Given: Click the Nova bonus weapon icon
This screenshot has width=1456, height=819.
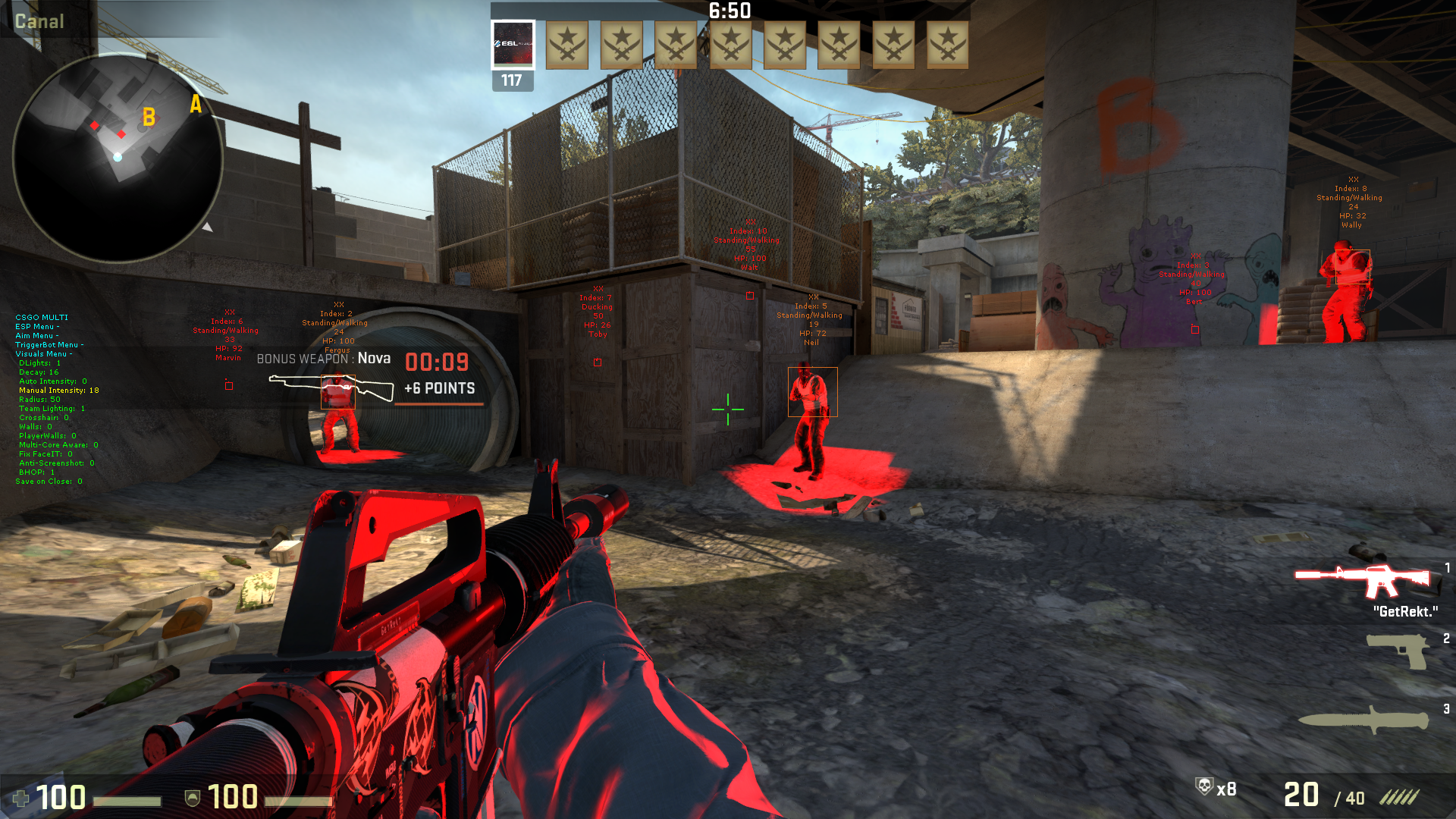Looking at the screenshot, I should 331,388.
